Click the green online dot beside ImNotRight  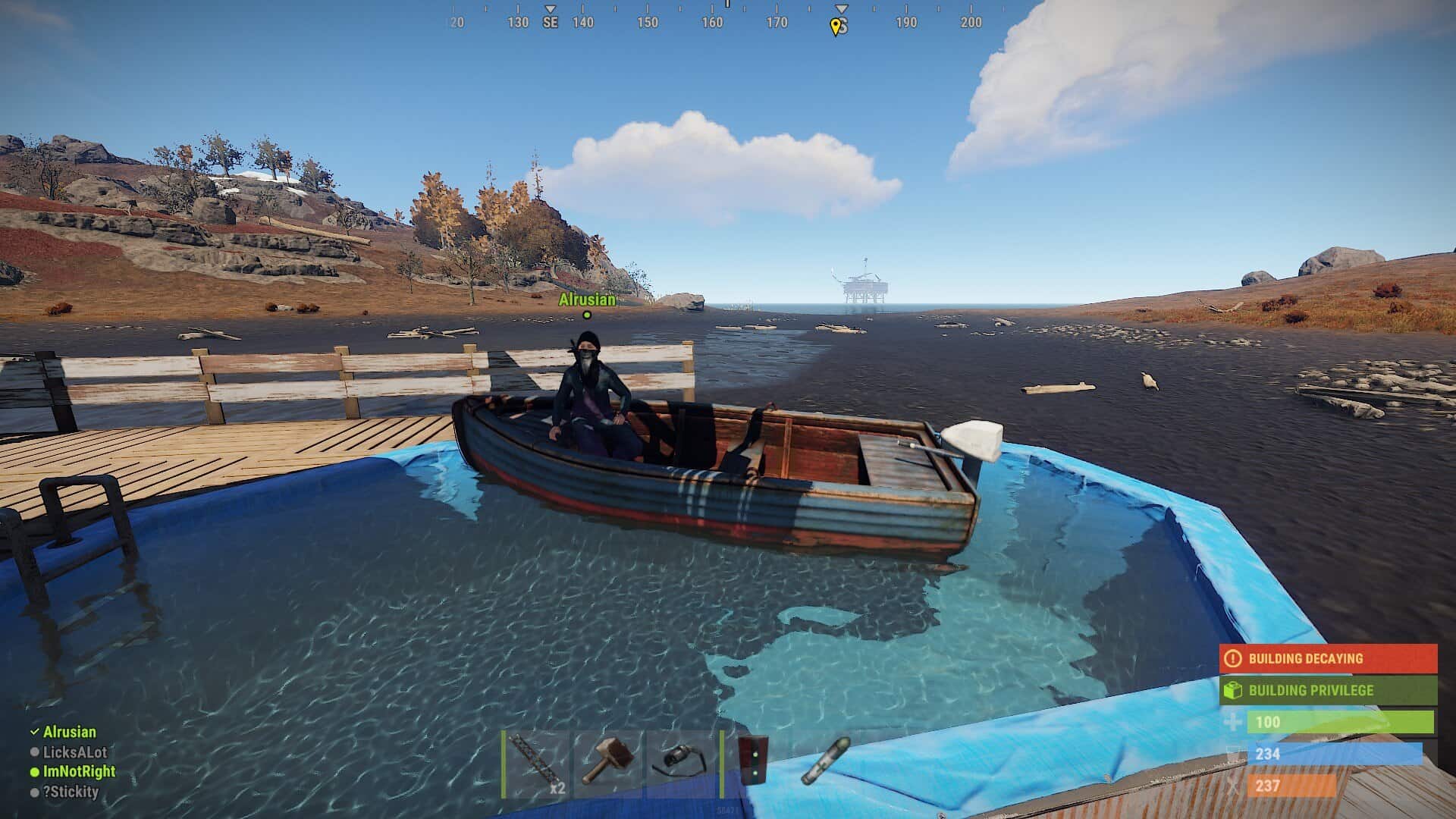pyautogui.click(x=33, y=770)
